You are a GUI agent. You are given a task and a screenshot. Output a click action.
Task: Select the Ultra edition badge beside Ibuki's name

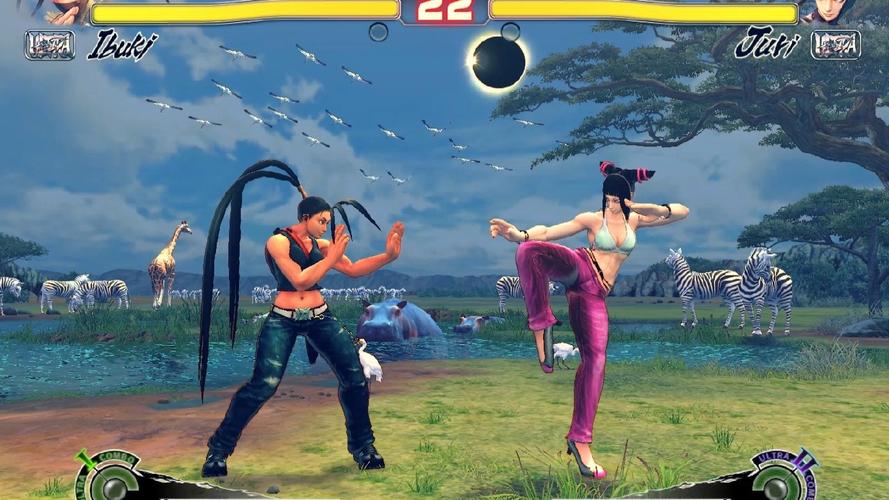tap(49, 45)
